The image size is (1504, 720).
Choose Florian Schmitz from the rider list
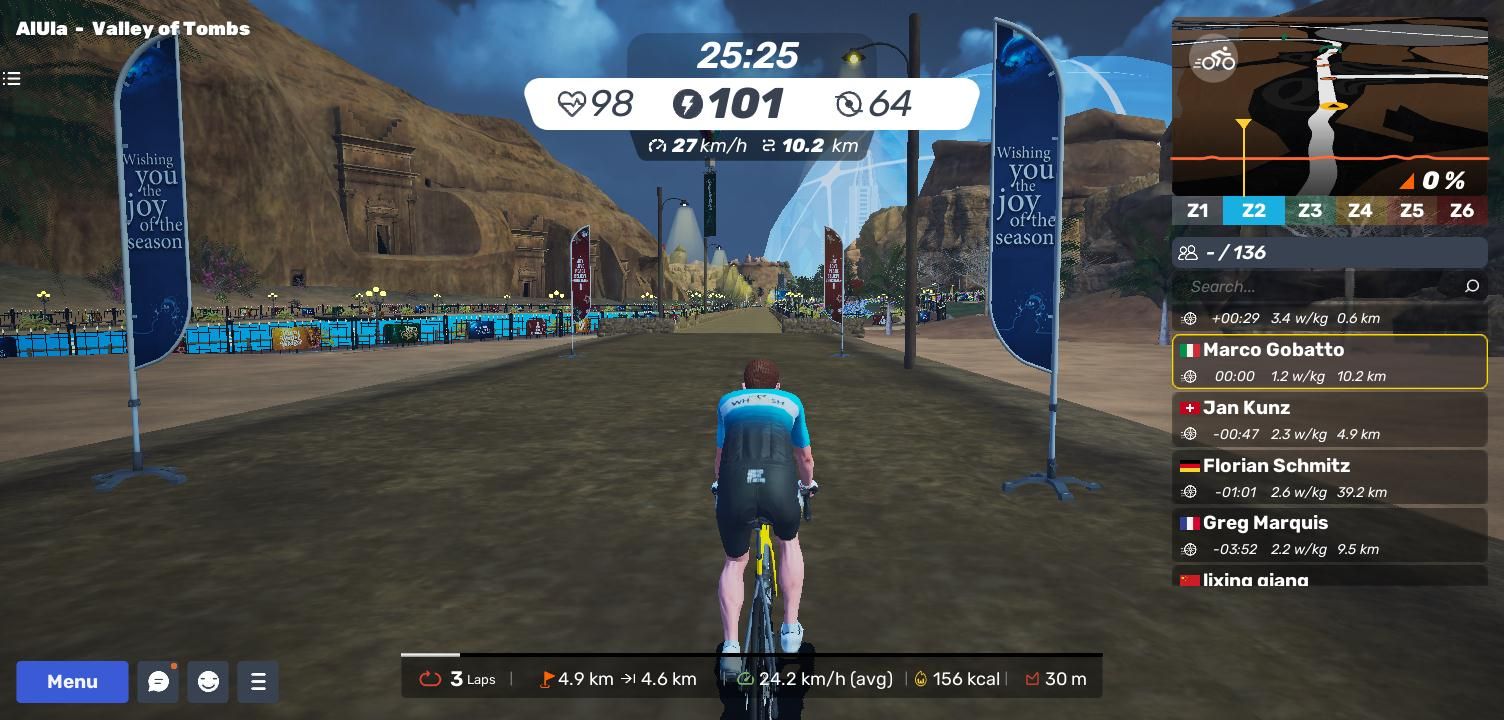pos(1329,477)
